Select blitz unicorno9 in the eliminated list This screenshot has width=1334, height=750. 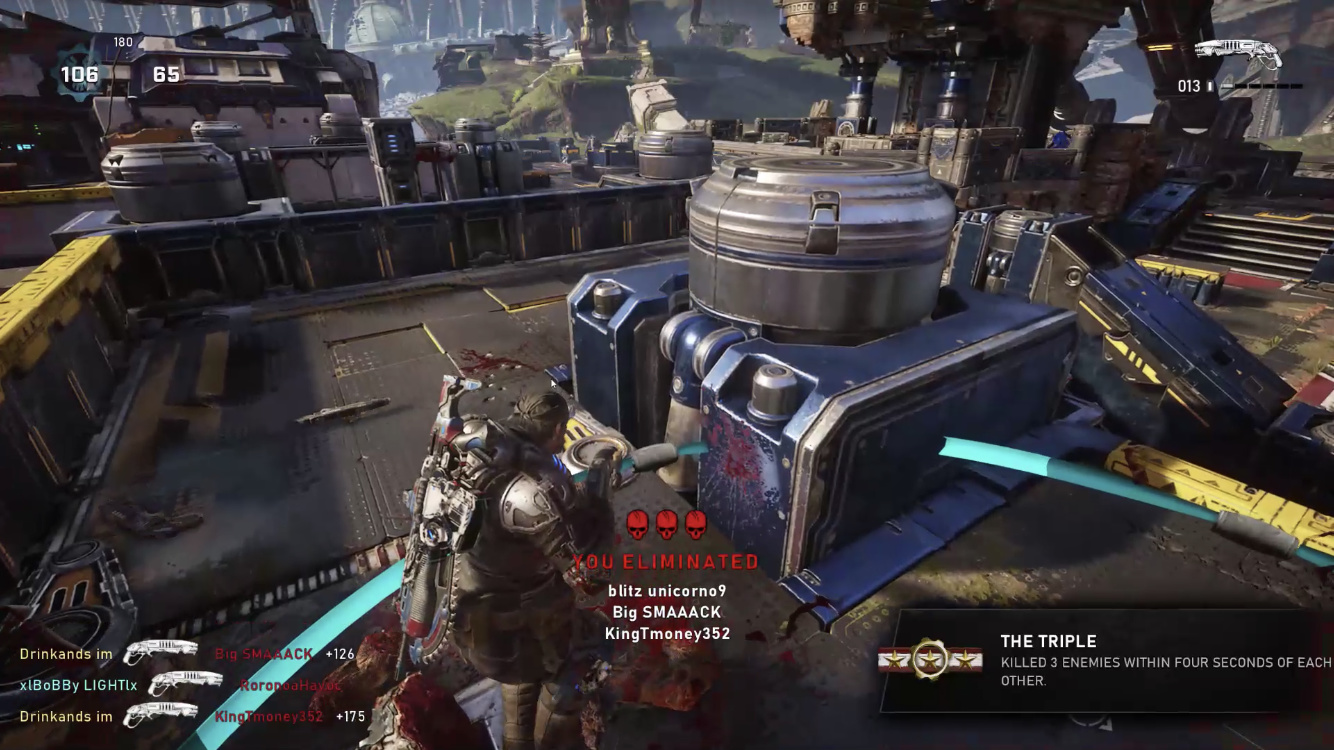click(x=667, y=590)
